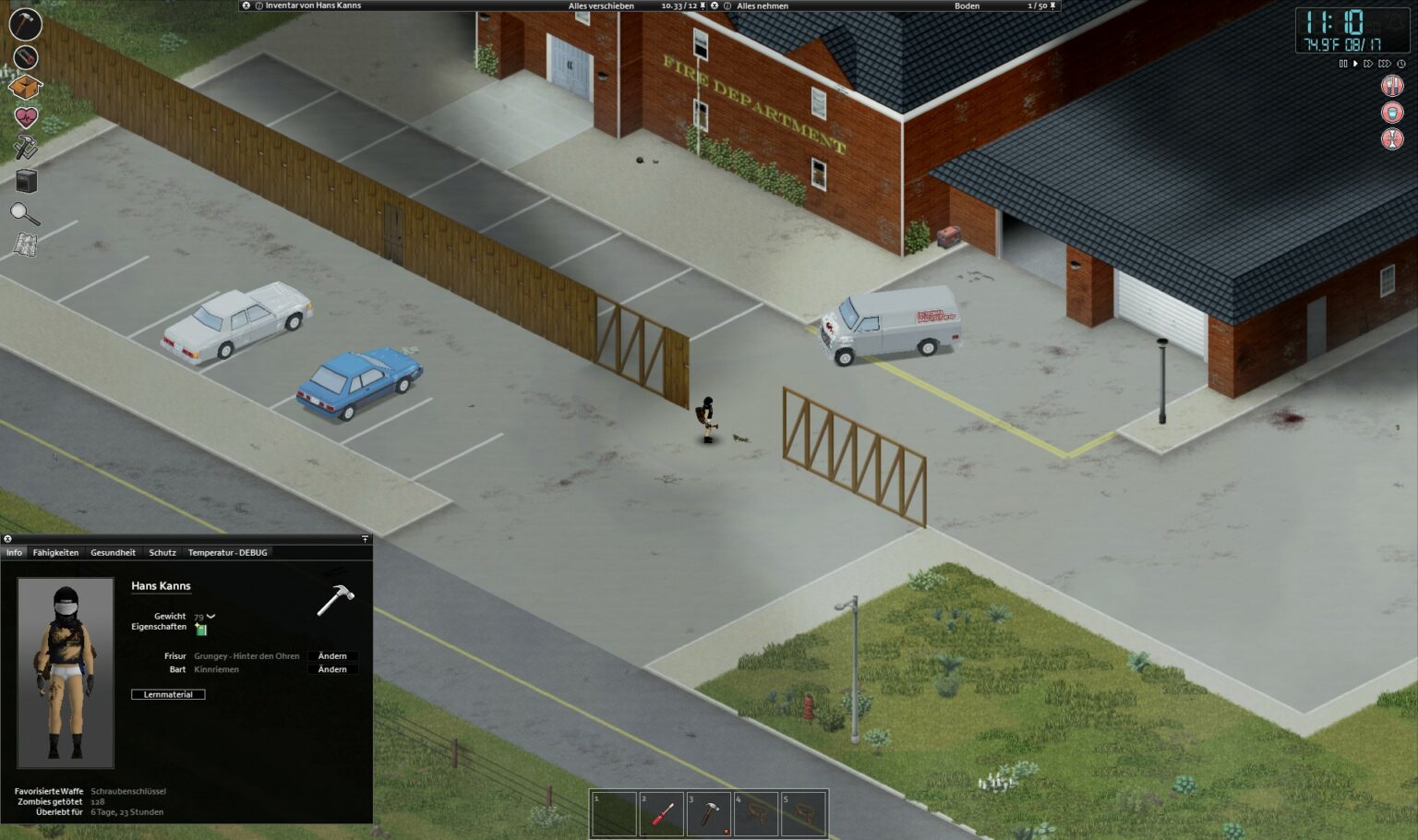
Task: Open the Temperatur - DEBUG tab
Action: click(227, 552)
